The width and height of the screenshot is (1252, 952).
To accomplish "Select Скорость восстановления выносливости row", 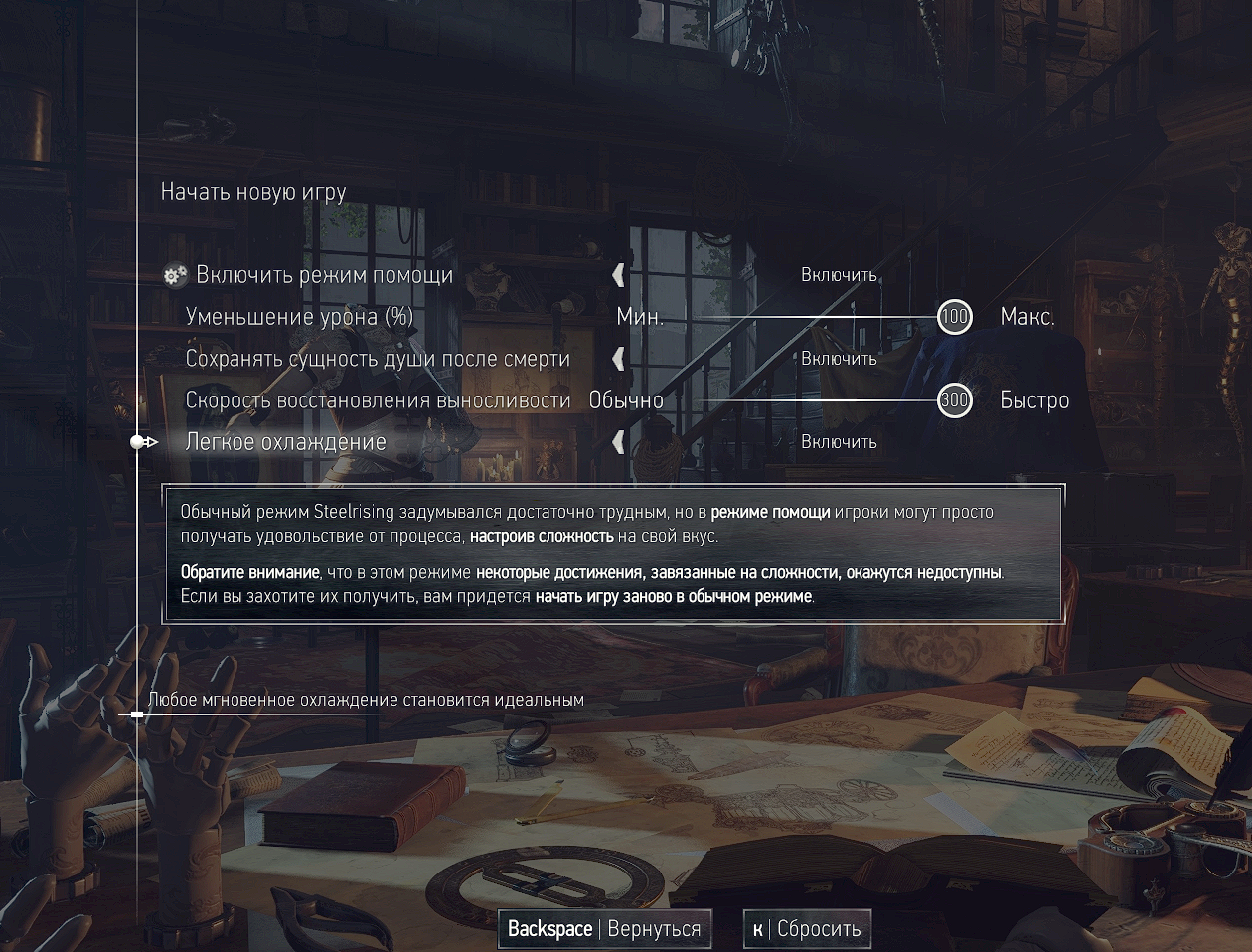I will (378, 400).
